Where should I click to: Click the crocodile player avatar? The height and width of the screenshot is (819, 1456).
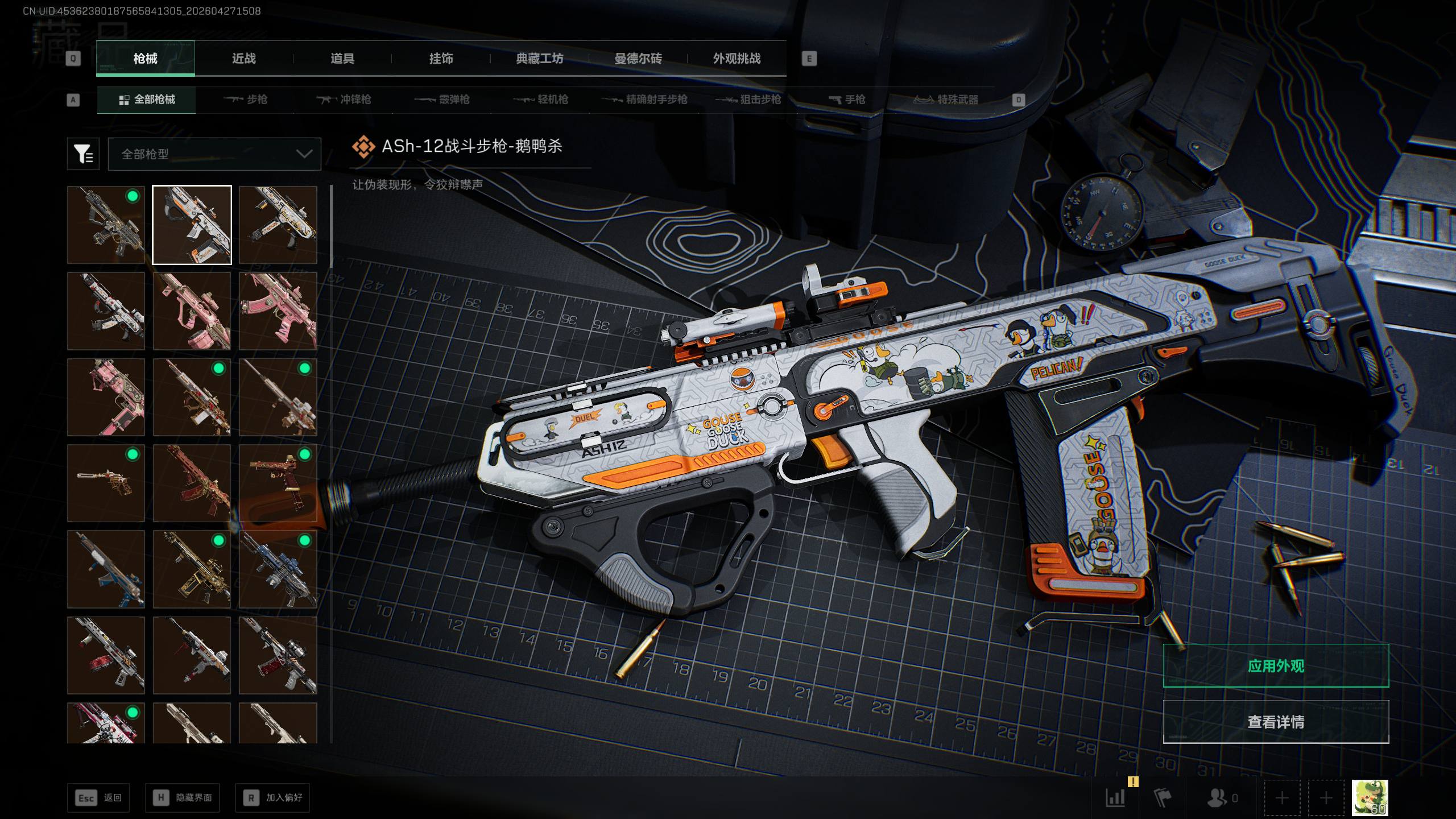click(x=1370, y=797)
